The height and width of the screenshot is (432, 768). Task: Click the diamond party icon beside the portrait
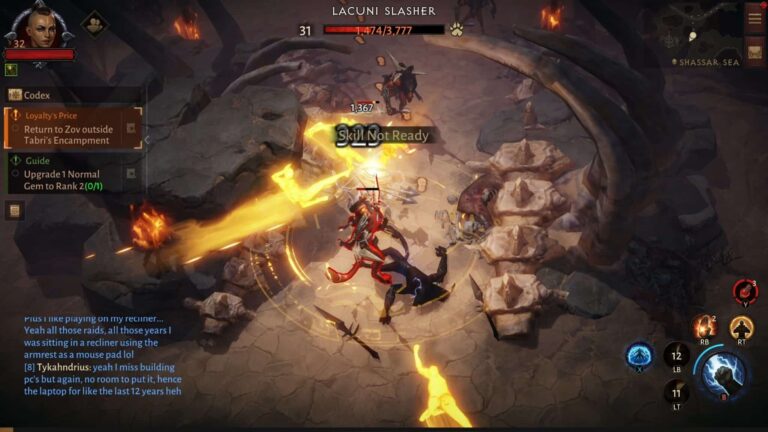click(x=95, y=21)
